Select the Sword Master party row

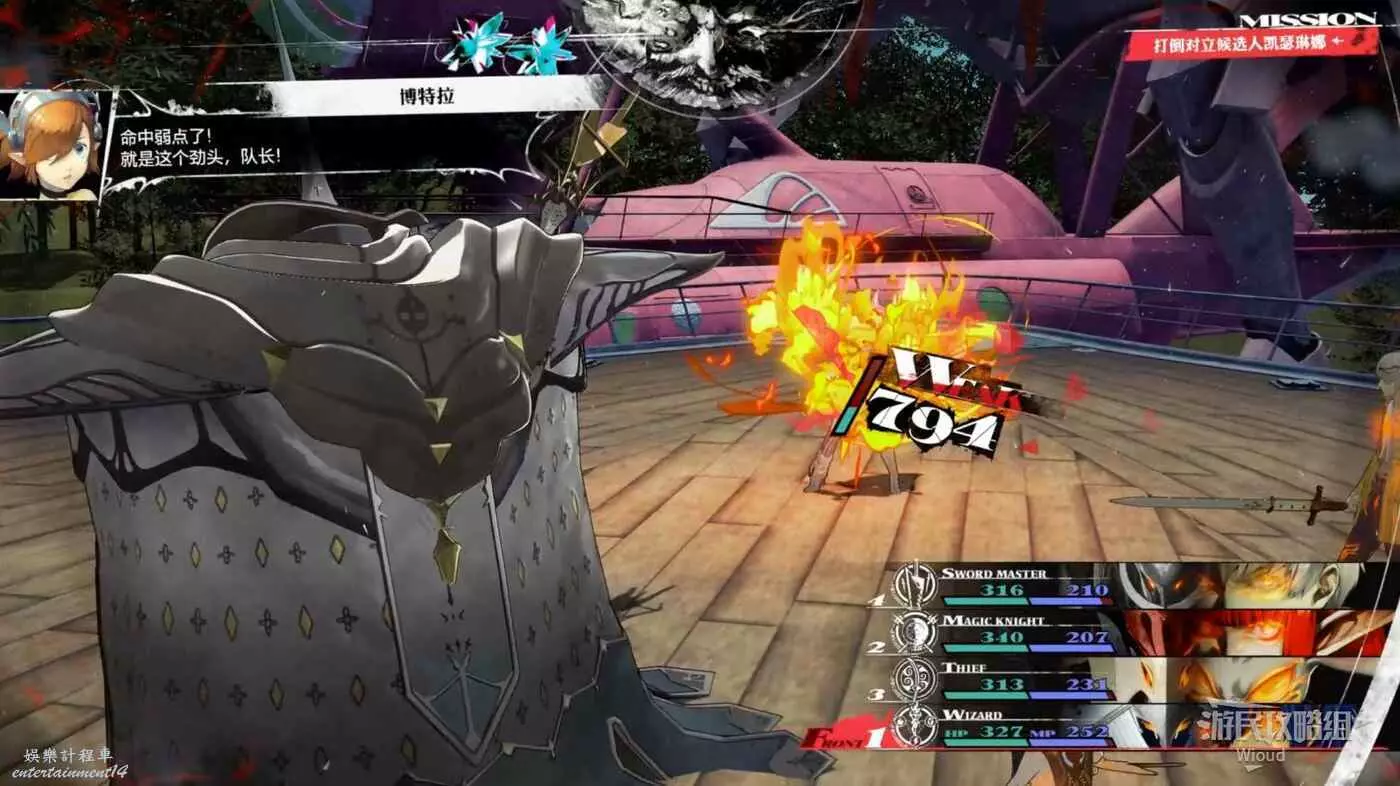pos(1030,584)
